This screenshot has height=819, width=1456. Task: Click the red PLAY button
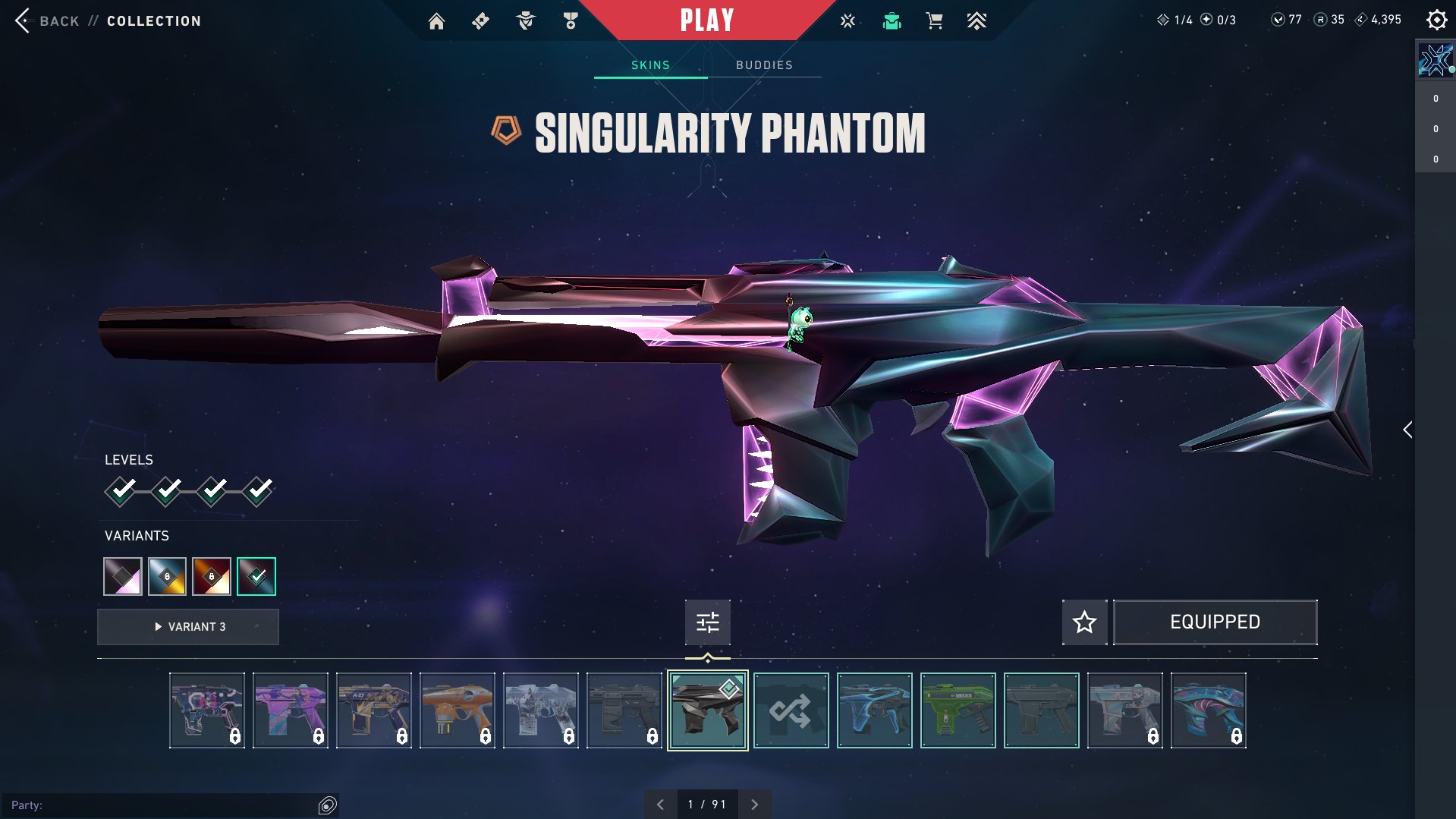706,20
